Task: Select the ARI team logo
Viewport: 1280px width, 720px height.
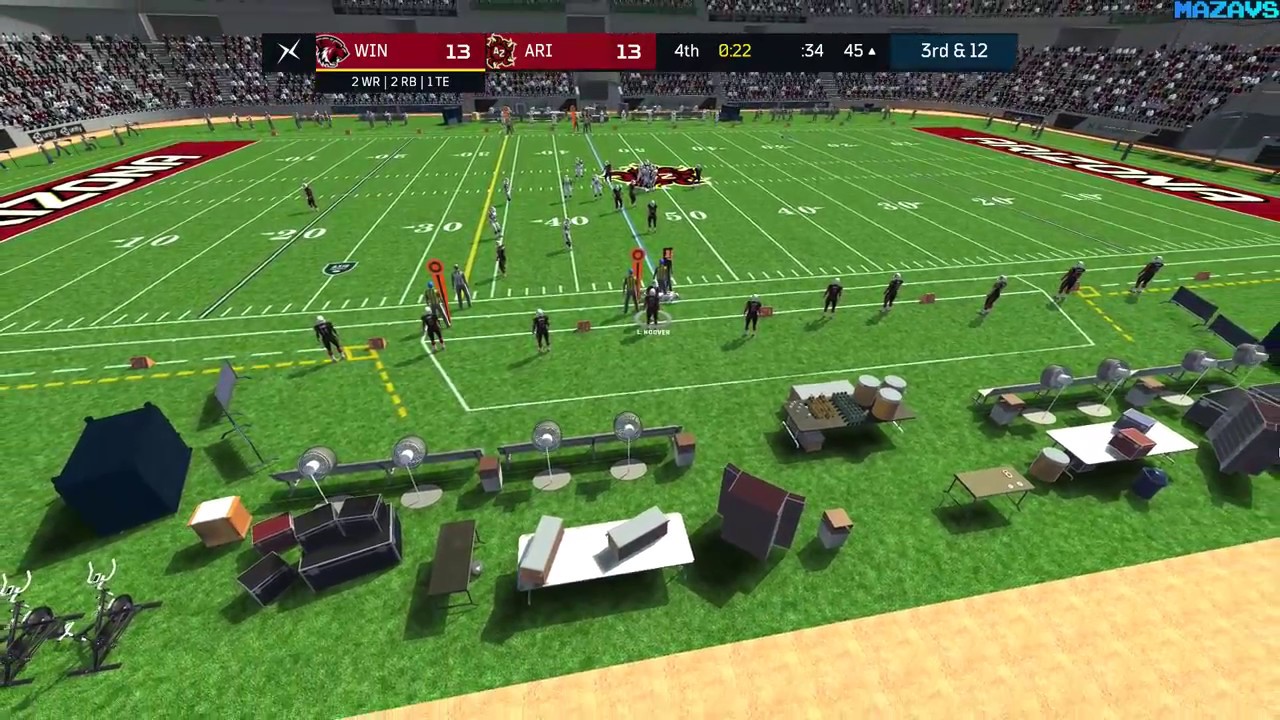Action: coord(501,51)
